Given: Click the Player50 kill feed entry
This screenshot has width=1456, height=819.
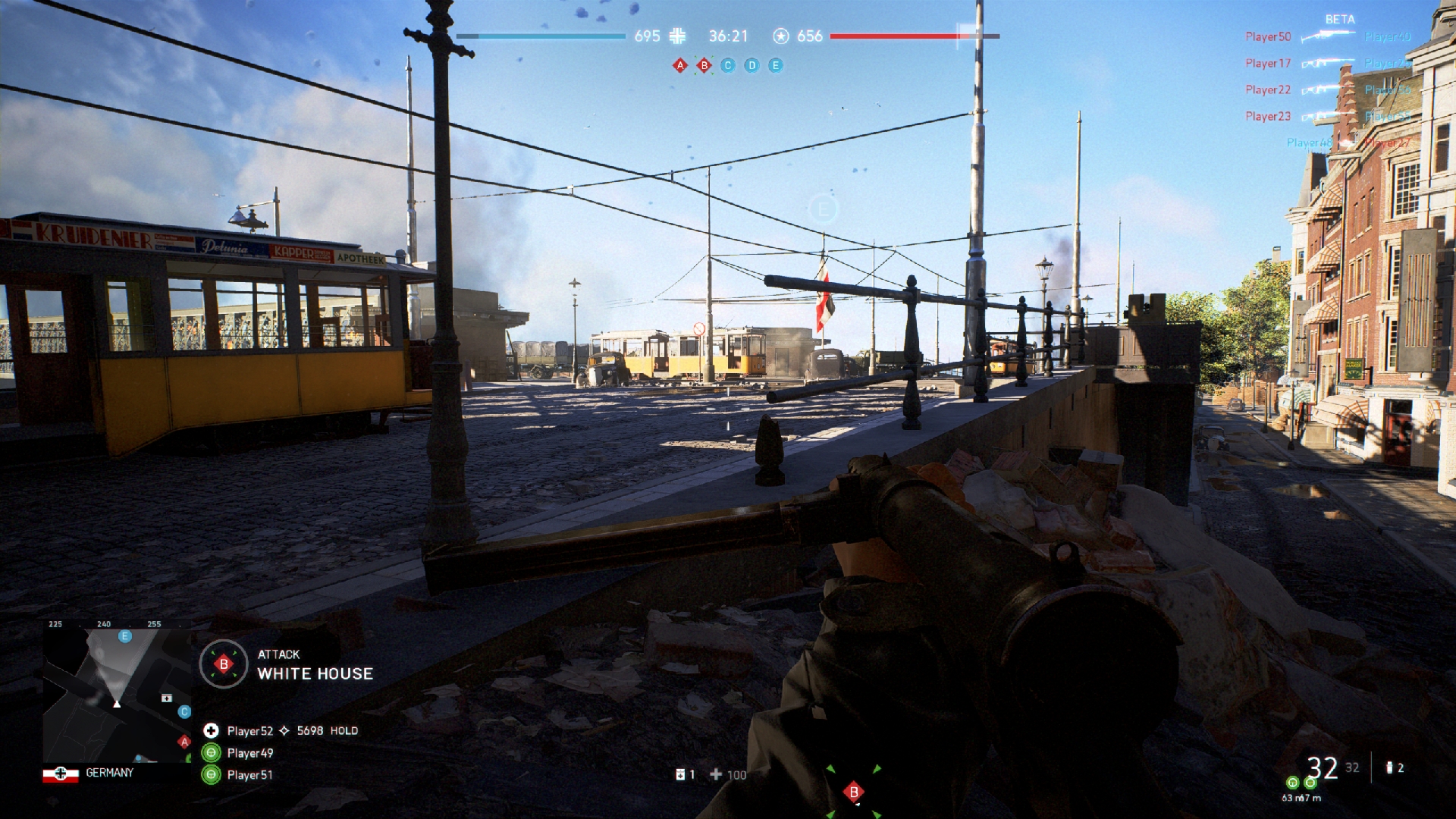Looking at the screenshot, I should point(1268,36).
